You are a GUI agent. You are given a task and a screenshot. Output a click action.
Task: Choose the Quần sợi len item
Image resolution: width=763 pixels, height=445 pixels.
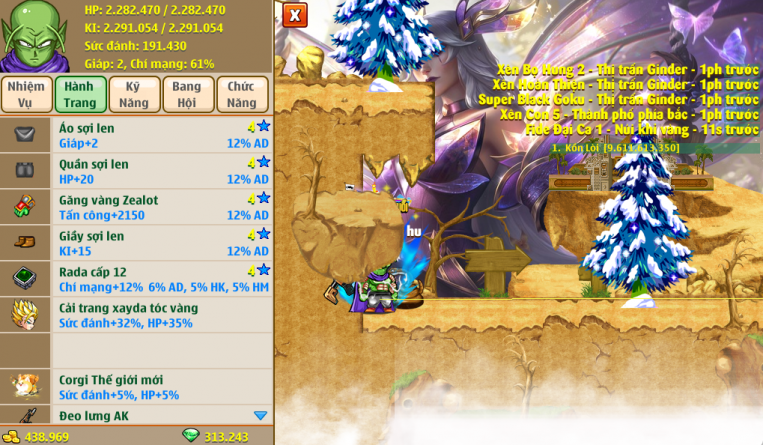[160, 171]
